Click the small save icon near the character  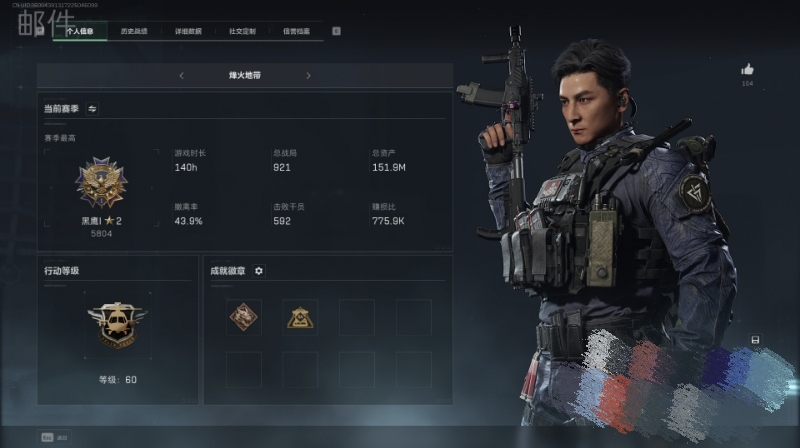(755, 339)
